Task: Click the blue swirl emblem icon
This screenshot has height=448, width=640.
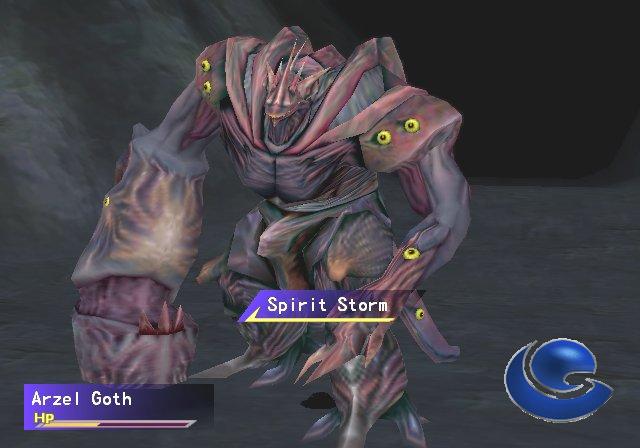Action: tap(555, 379)
